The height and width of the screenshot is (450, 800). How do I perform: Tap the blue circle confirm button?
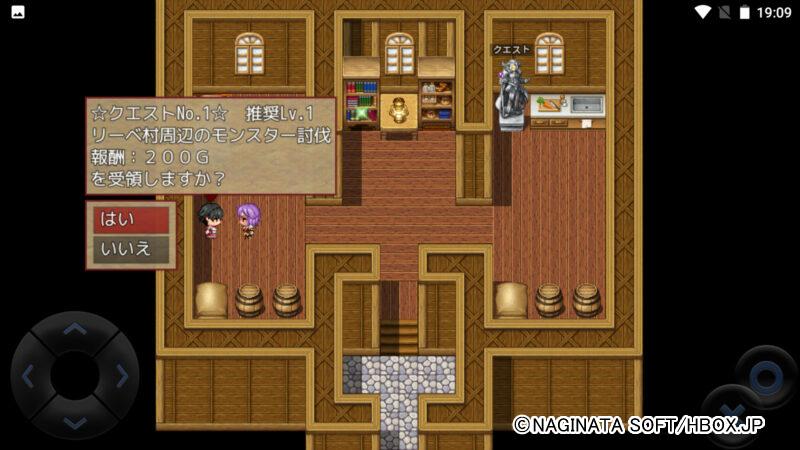pos(765,376)
